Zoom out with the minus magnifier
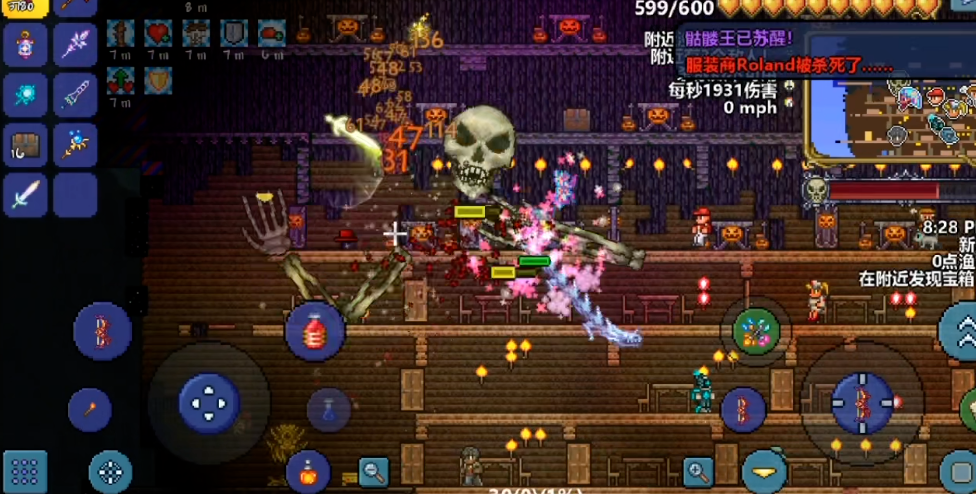 click(x=374, y=471)
